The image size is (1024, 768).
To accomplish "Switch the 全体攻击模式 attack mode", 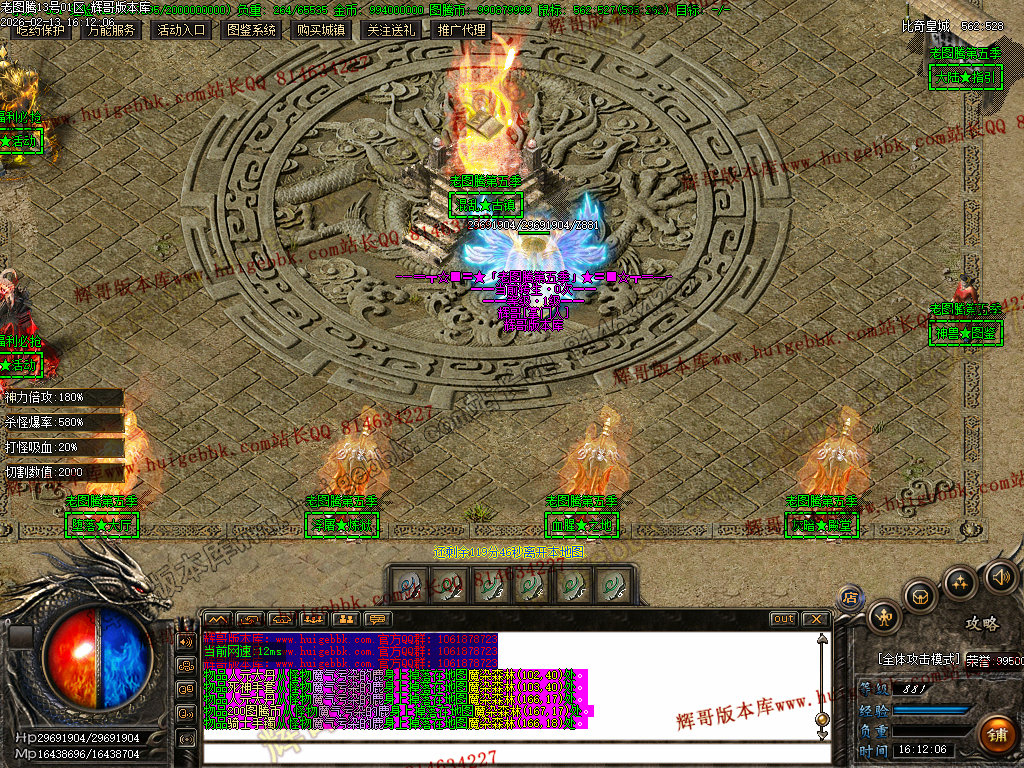I will point(918,659).
